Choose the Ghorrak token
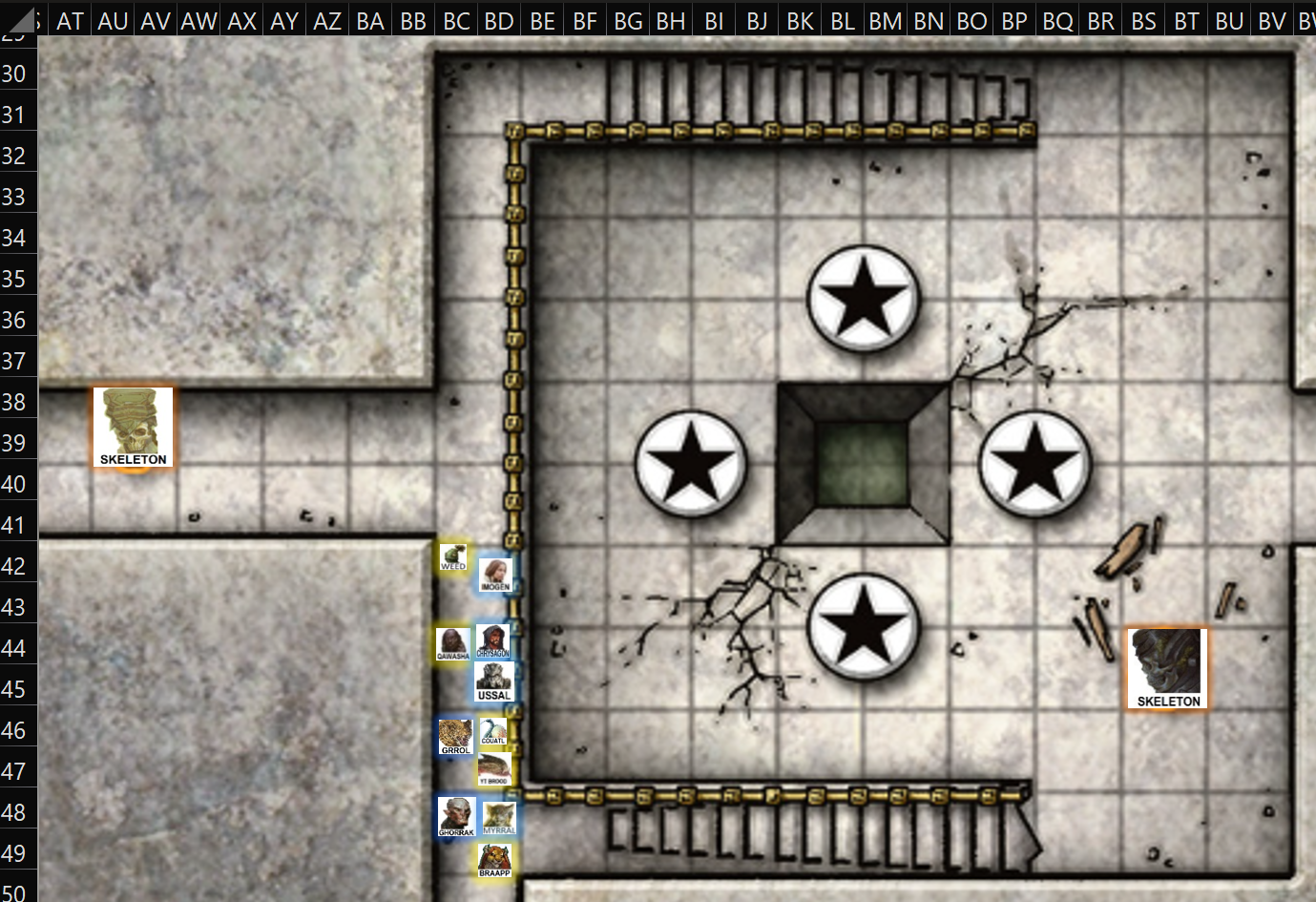The height and width of the screenshot is (902, 1316). (x=456, y=818)
